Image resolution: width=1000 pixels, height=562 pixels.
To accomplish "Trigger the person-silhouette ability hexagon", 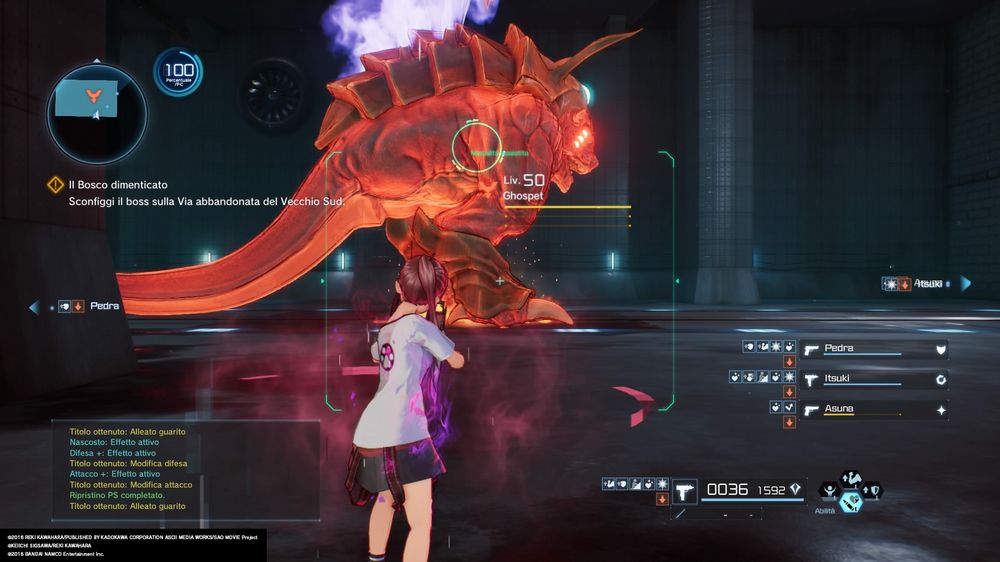I will point(829,490).
